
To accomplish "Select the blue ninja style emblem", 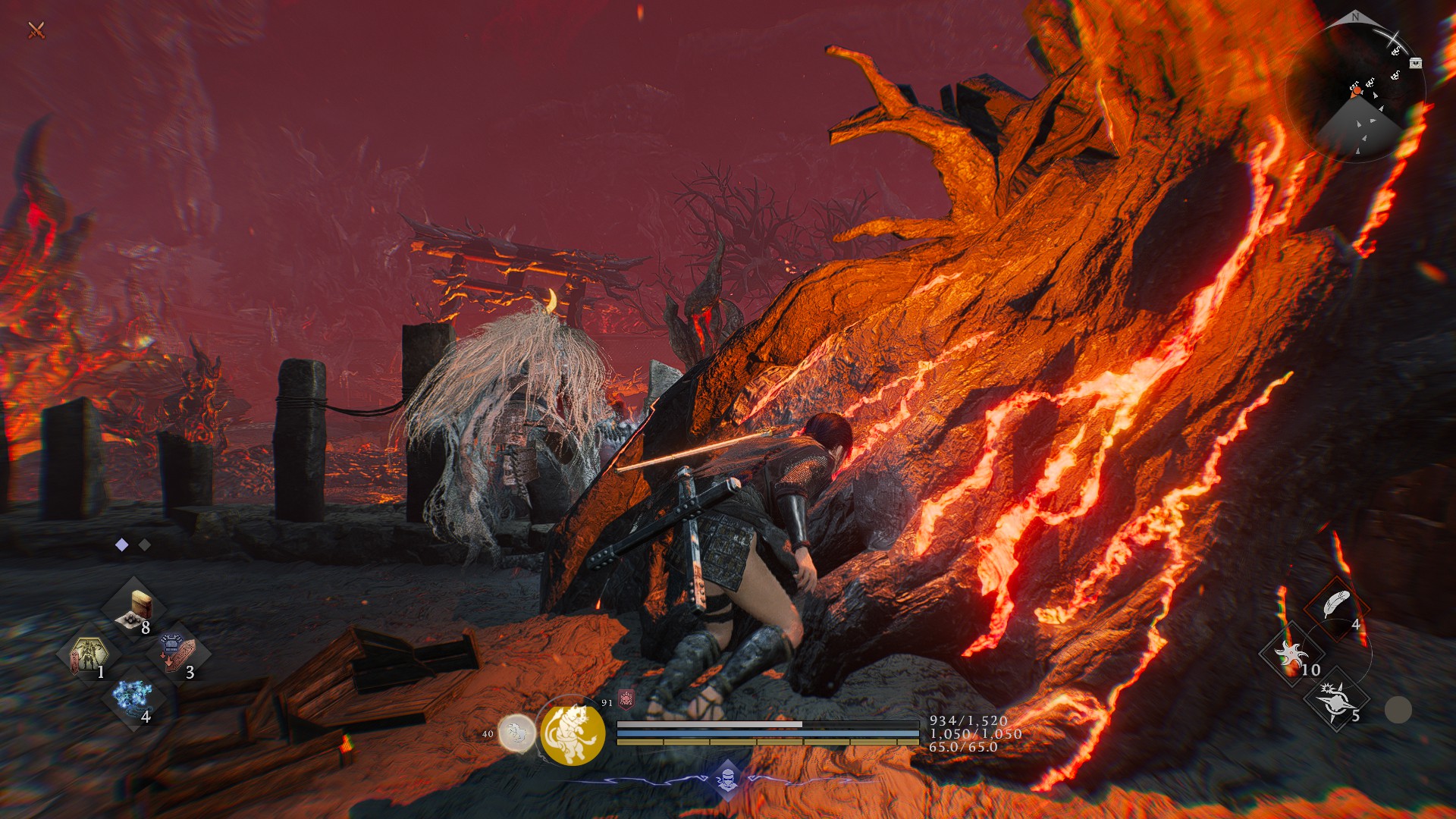I will click(x=727, y=779).
